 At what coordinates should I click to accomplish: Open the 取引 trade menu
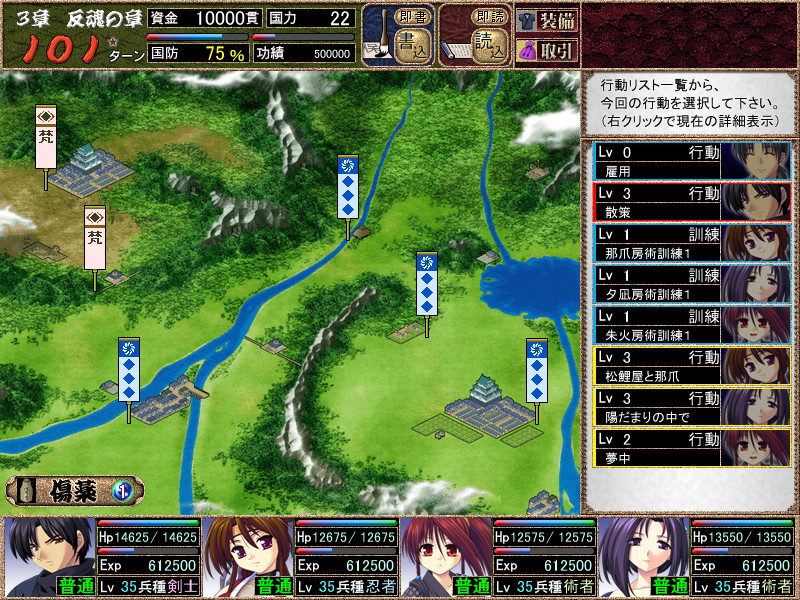(x=546, y=50)
